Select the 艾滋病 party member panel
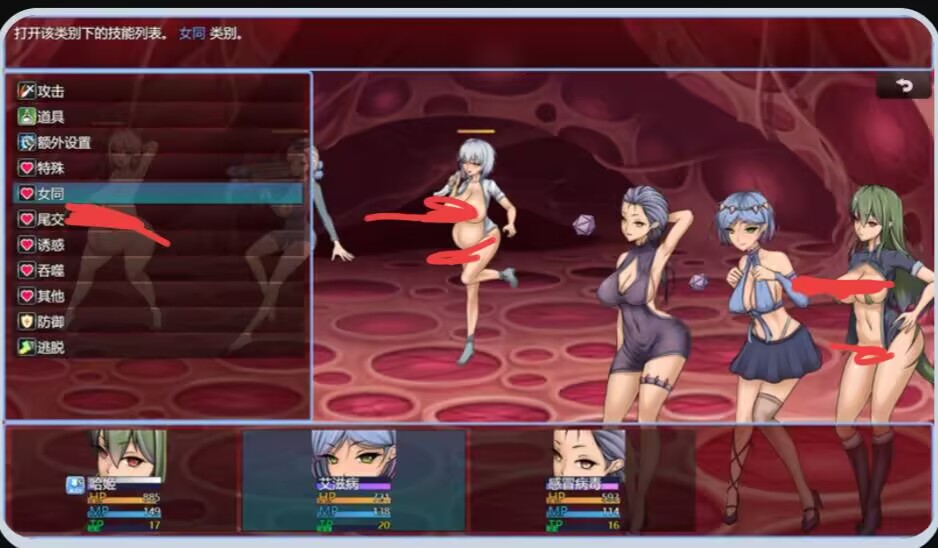 pos(354,480)
